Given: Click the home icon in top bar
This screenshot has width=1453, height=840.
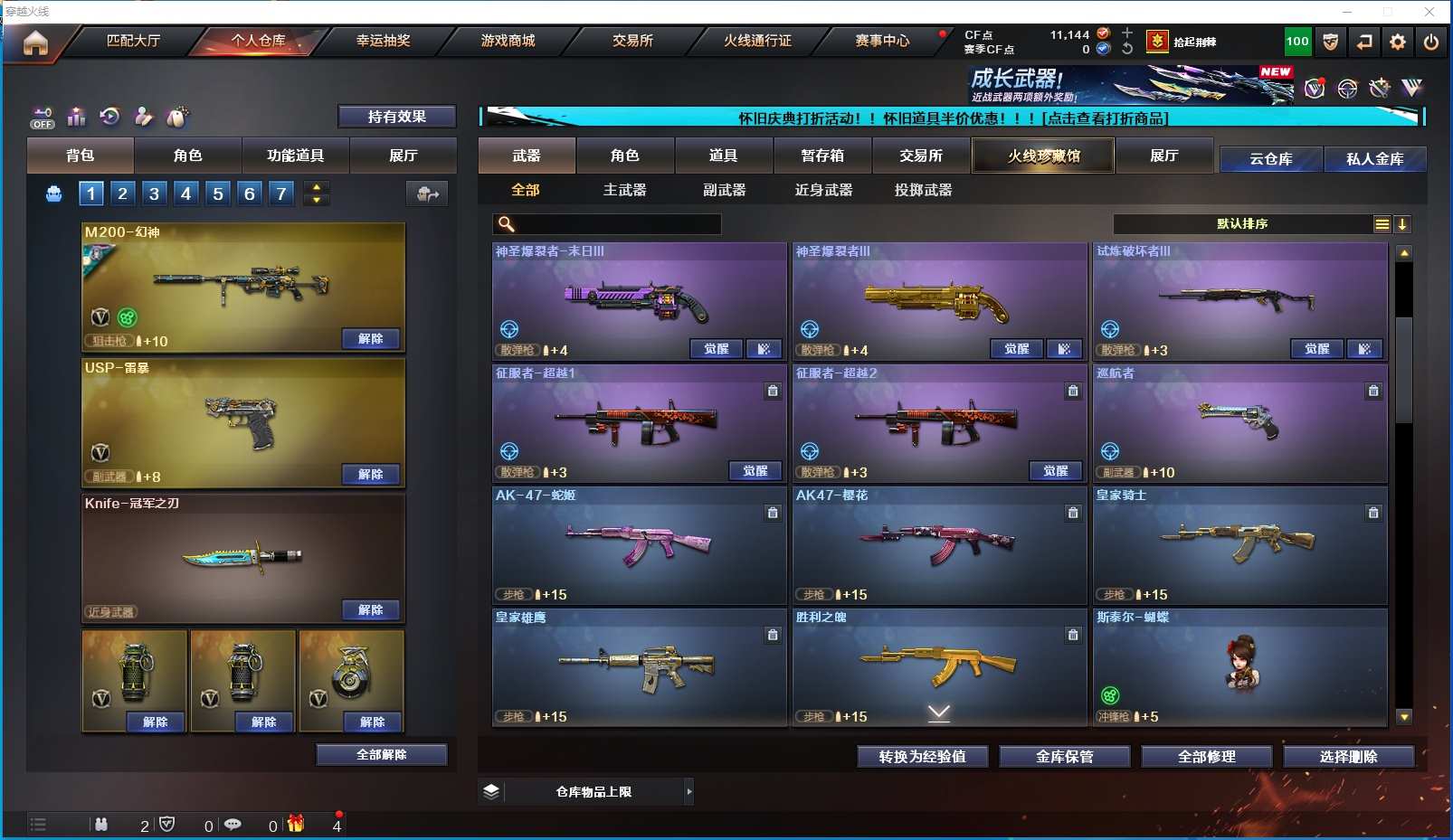Looking at the screenshot, I should point(36,42).
